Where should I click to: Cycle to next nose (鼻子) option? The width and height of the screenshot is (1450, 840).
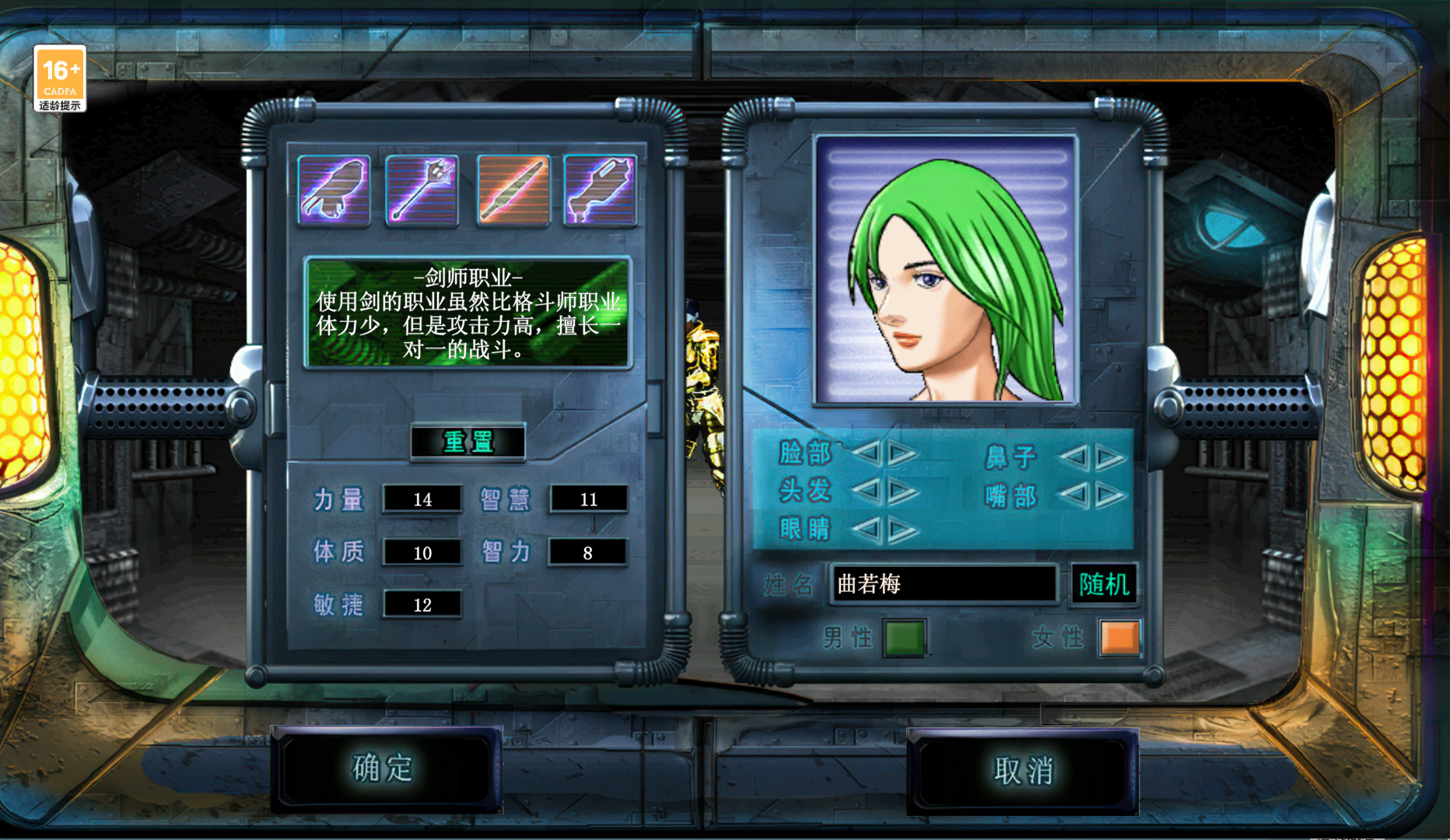coord(1110,457)
